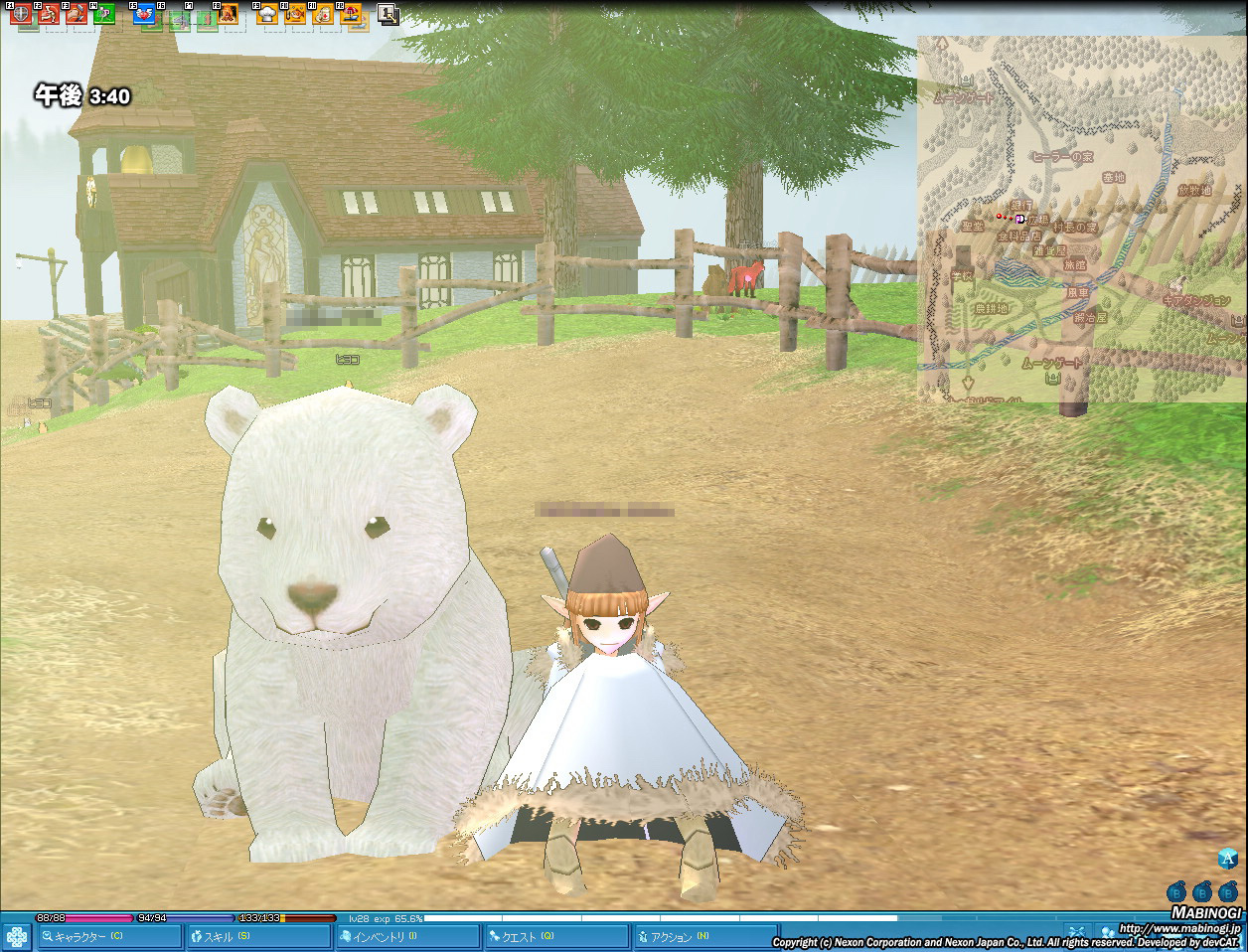Select the F4 green skill icon
The width and height of the screenshot is (1248, 952).
coord(104,14)
